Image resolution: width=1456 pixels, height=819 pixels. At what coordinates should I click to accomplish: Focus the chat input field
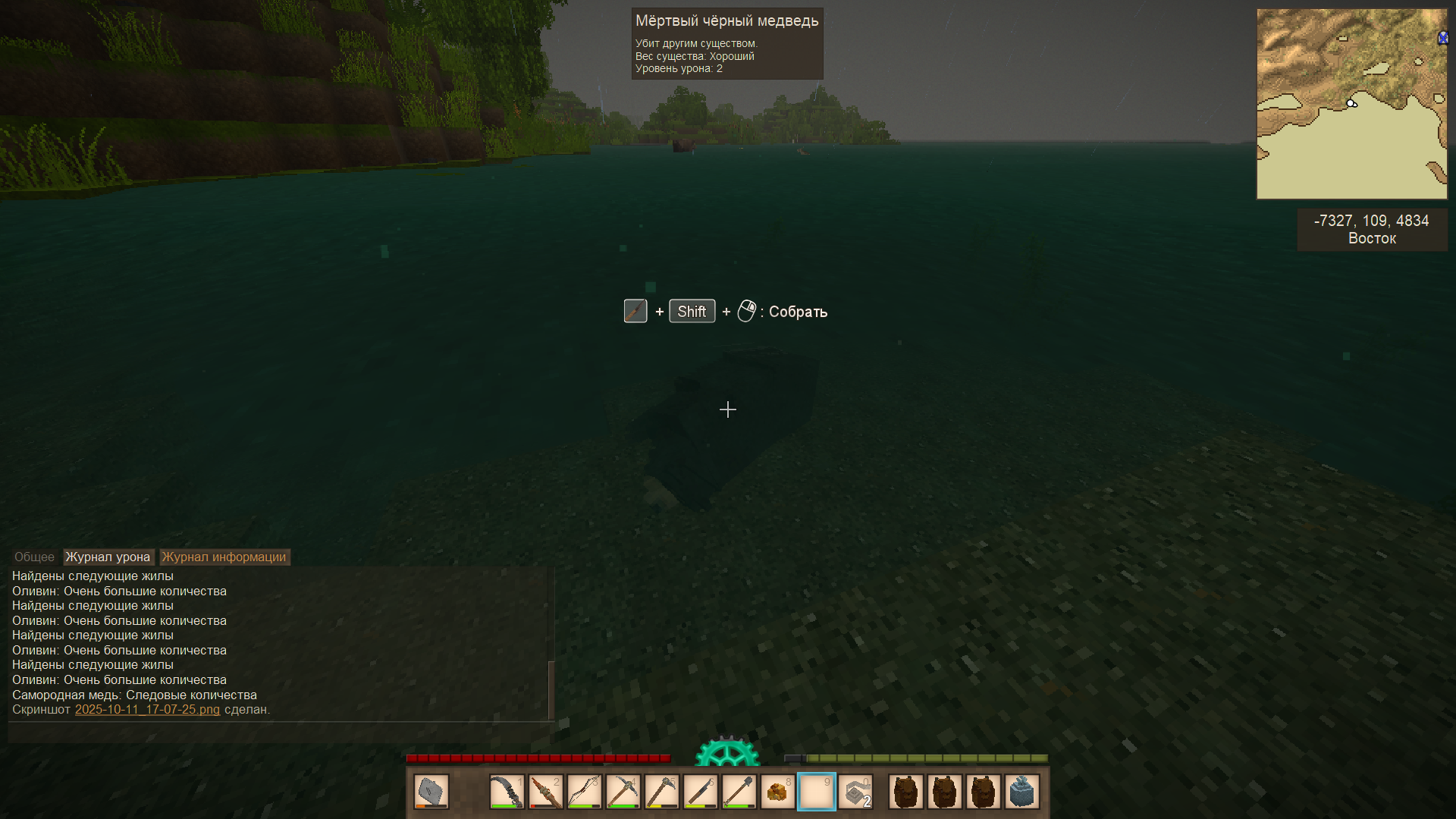click(279, 733)
